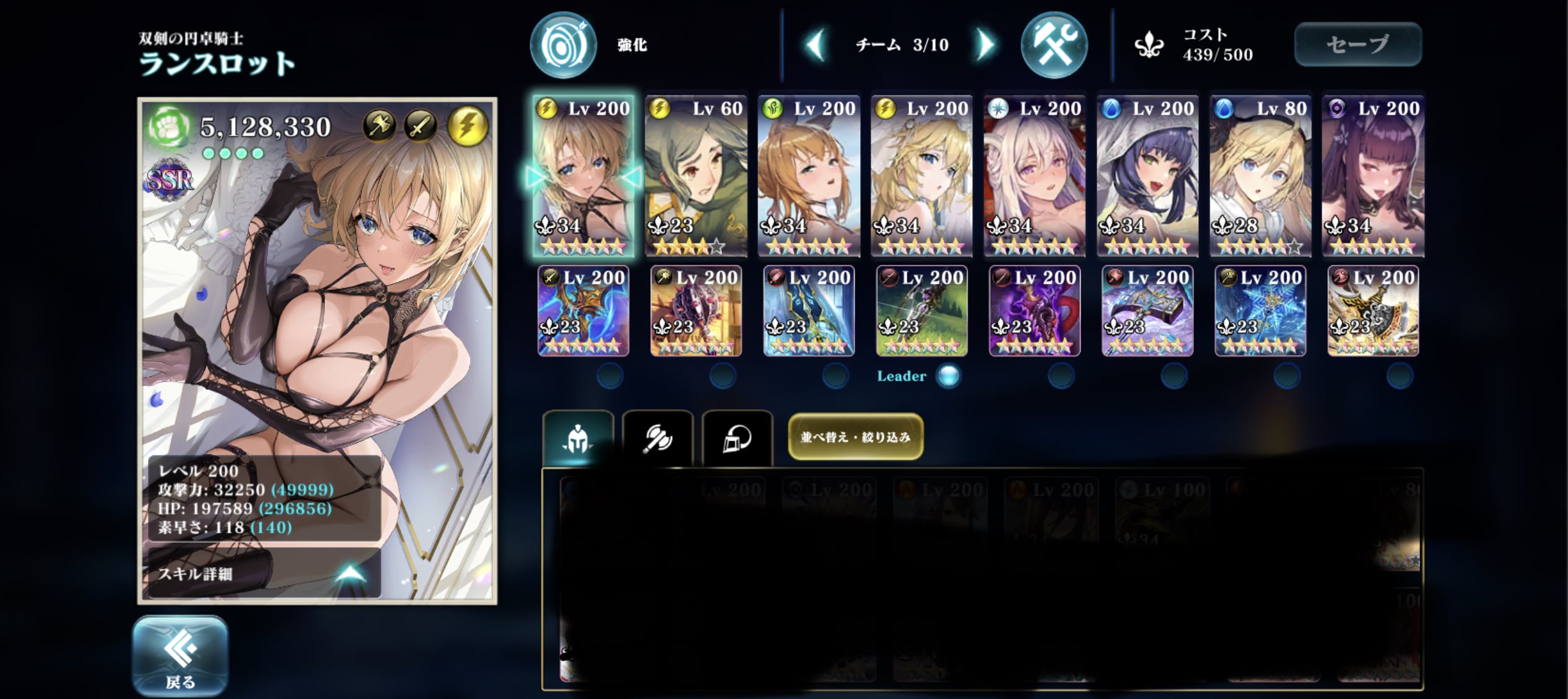The width and height of the screenshot is (1568, 699).
Task: Switch to the axe weapon tab
Action: pyautogui.click(x=657, y=438)
